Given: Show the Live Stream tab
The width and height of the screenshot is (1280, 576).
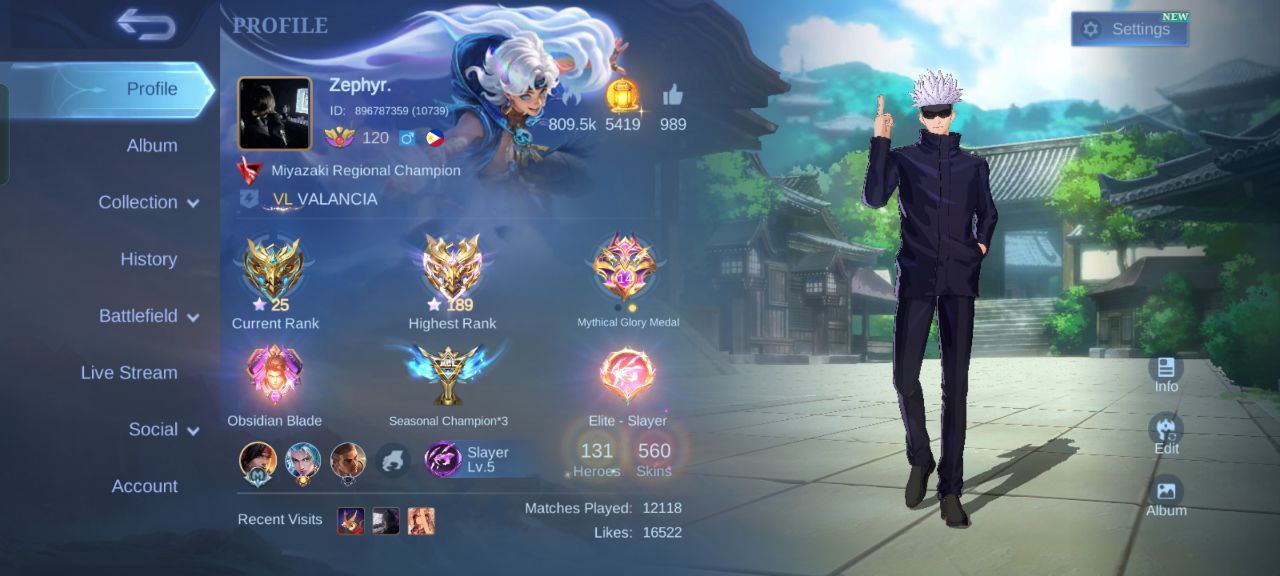Looking at the screenshot, I should 129,373.
